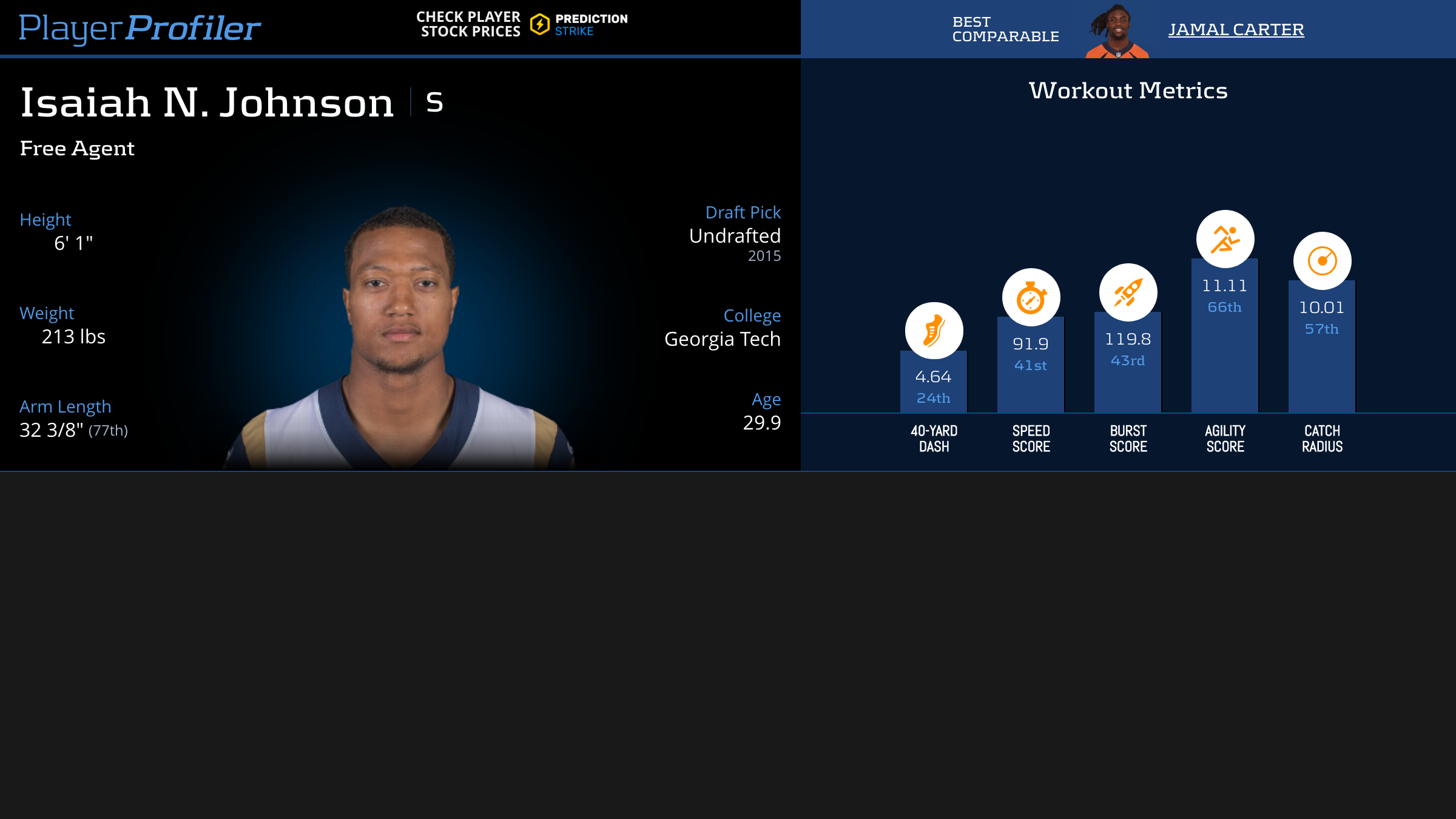The width and height of the screenshot is (1456, 819).
Task: Select the Catch Radius target icon
Action: coord(1322,261)
